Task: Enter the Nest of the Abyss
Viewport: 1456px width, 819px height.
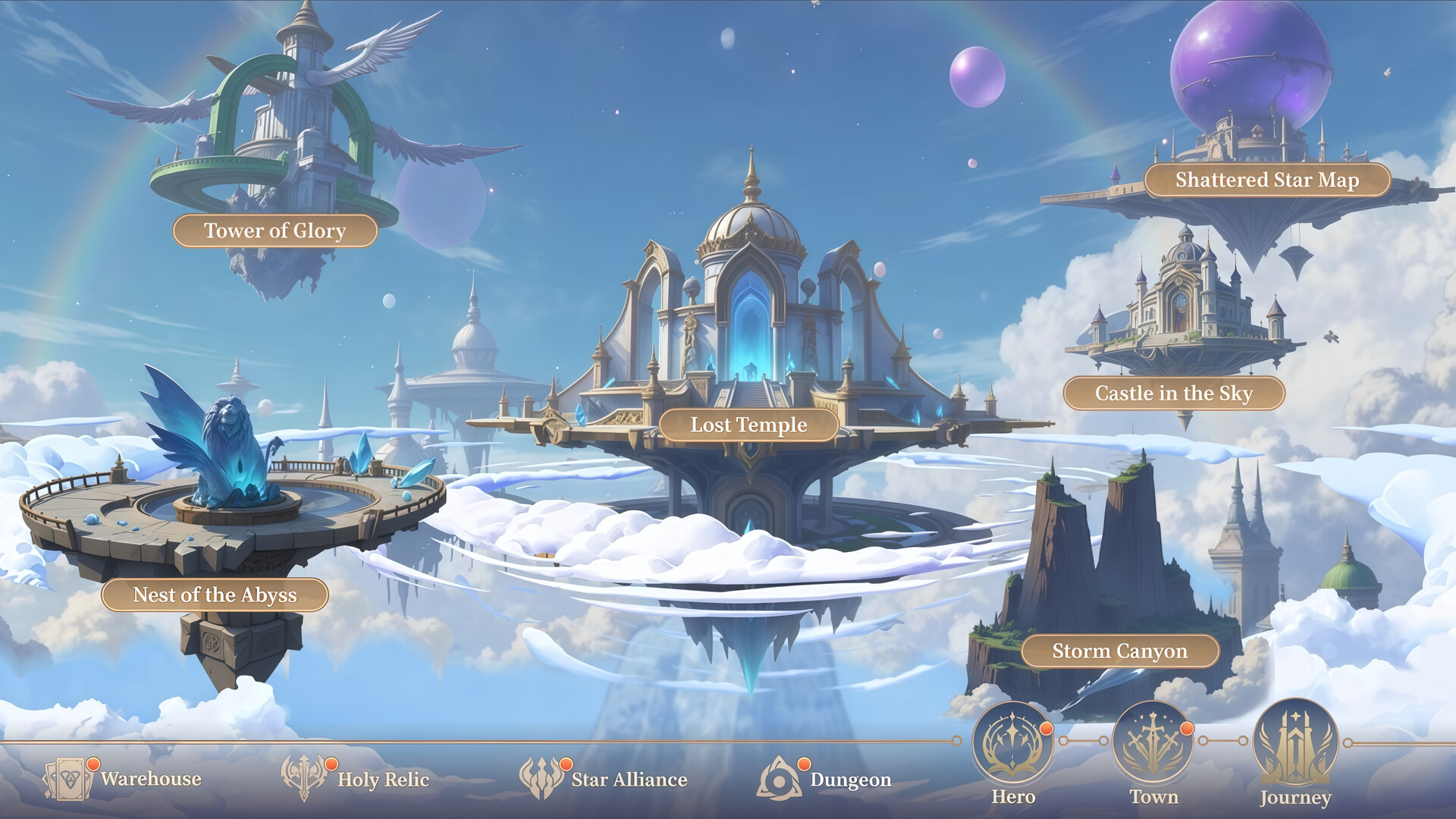Action: 215,596
